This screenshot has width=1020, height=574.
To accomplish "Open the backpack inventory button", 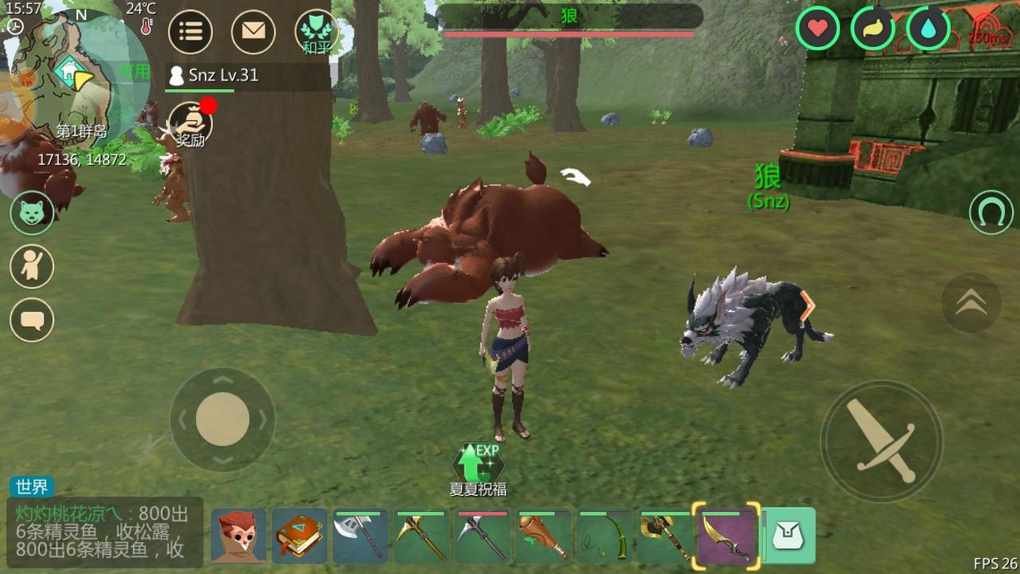I will click(790, 536).
